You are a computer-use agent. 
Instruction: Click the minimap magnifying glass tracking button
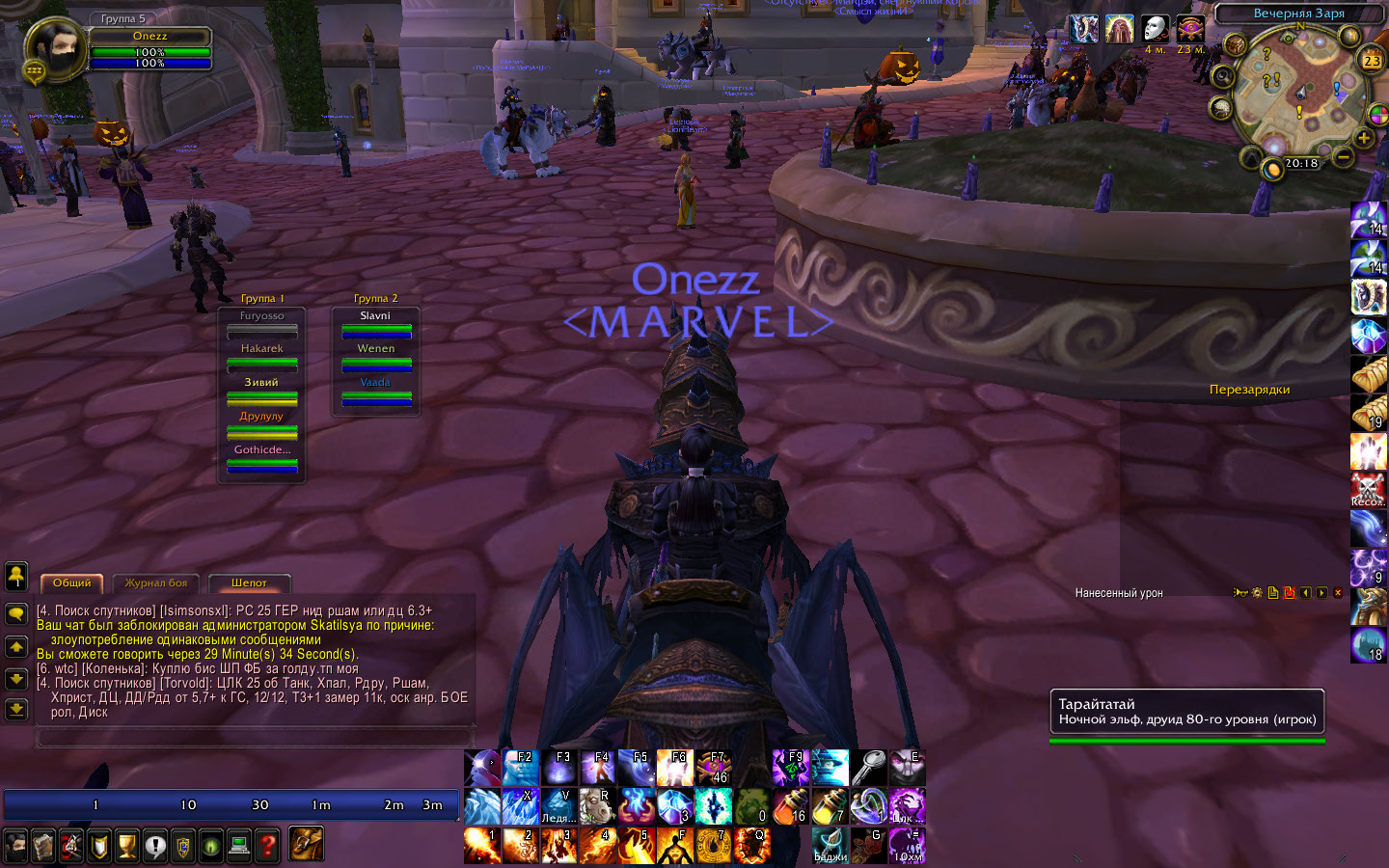(1223, 76)
